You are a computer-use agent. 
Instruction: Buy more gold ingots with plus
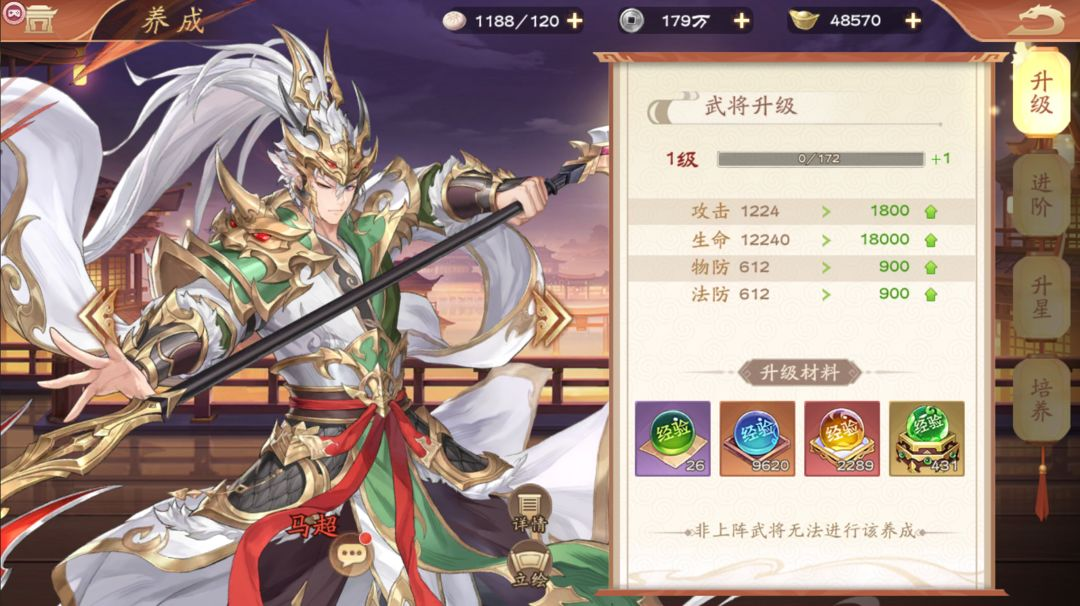[x=912, y=20]
